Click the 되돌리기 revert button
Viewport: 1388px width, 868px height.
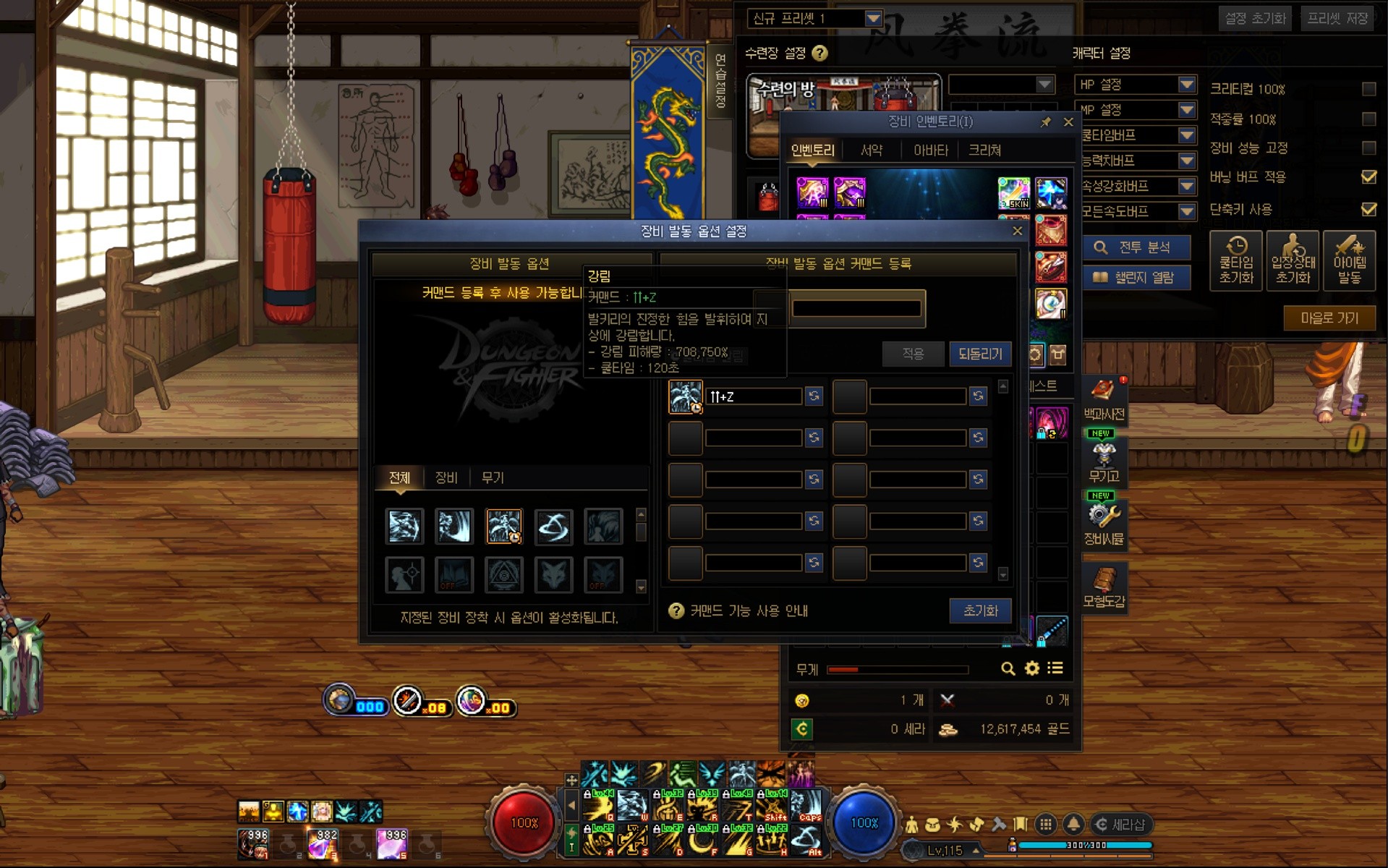pyautogui.click(x=979, y=354)
